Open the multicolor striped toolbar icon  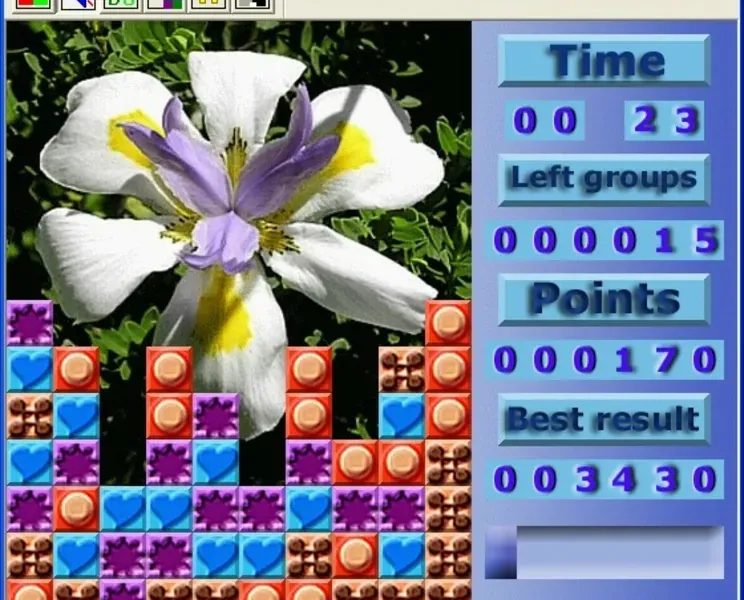coord(164,5)
